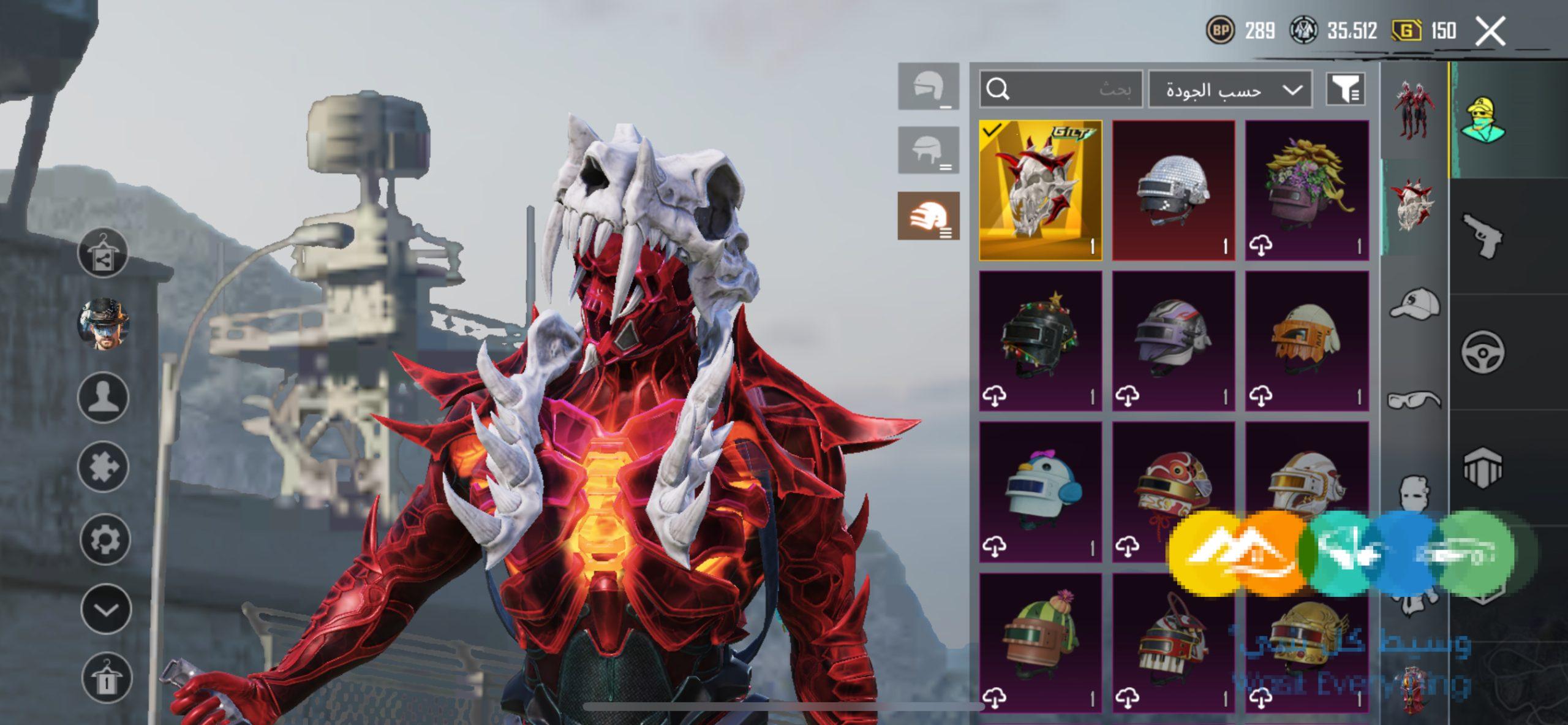Viewport: 1568px width, 725px height.
Task: Choose the disco ball helmet skin
Action: (x=1173, y=190)
